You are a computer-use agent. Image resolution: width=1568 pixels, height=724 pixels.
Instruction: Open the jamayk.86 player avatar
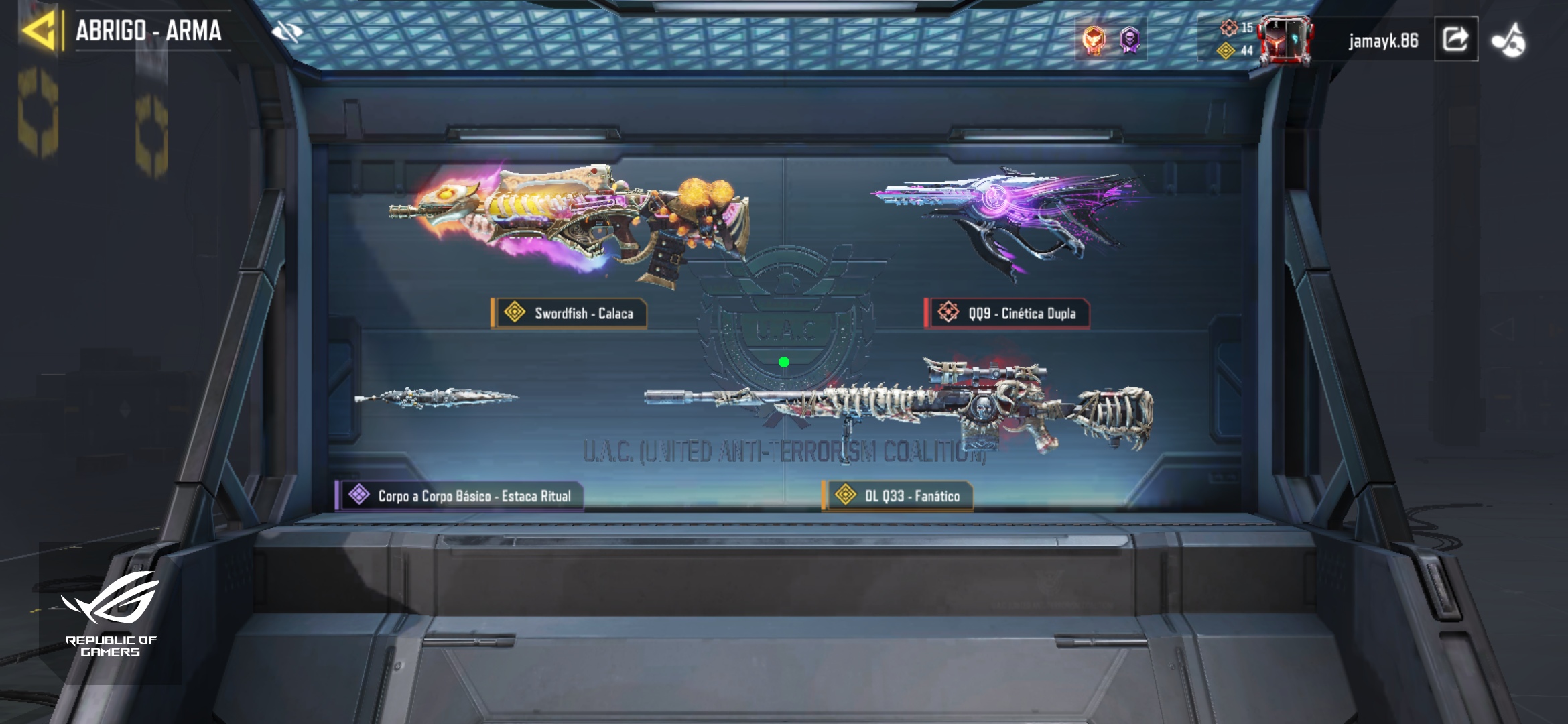click(1285, 40)
